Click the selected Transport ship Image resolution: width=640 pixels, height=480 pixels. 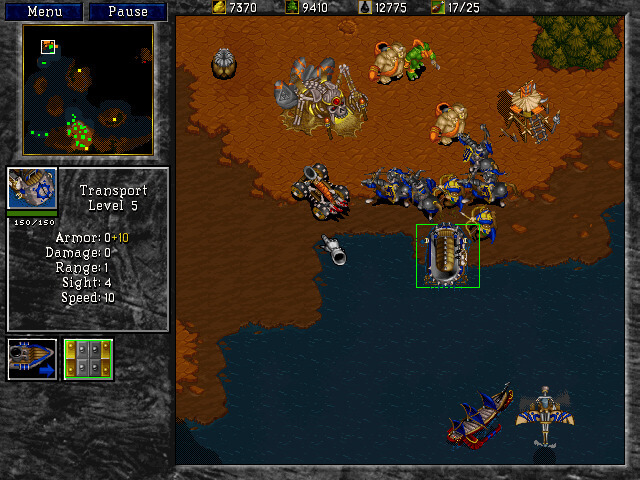(447, 256)
